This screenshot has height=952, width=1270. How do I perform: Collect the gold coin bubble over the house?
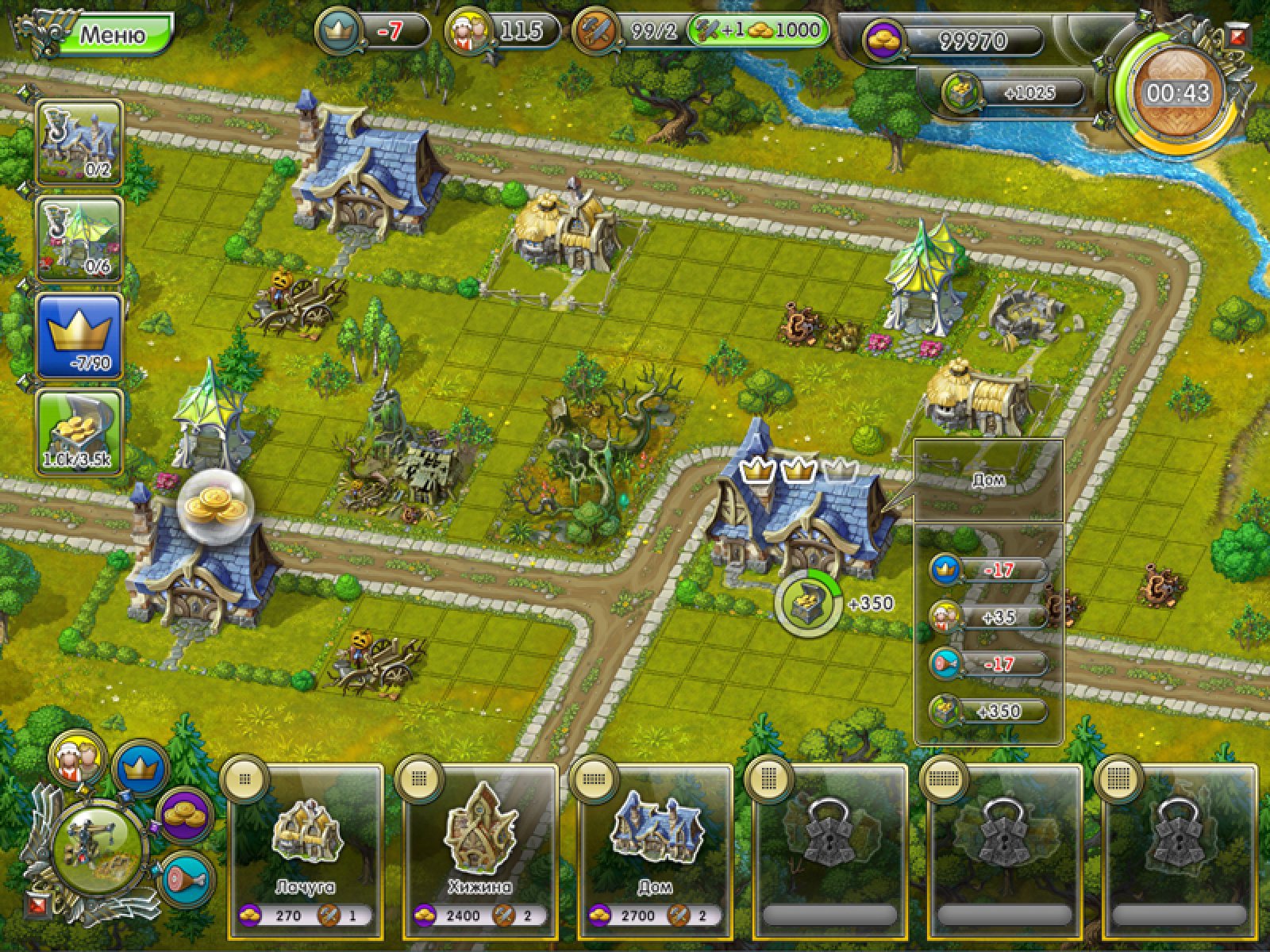tap(214, 506)
